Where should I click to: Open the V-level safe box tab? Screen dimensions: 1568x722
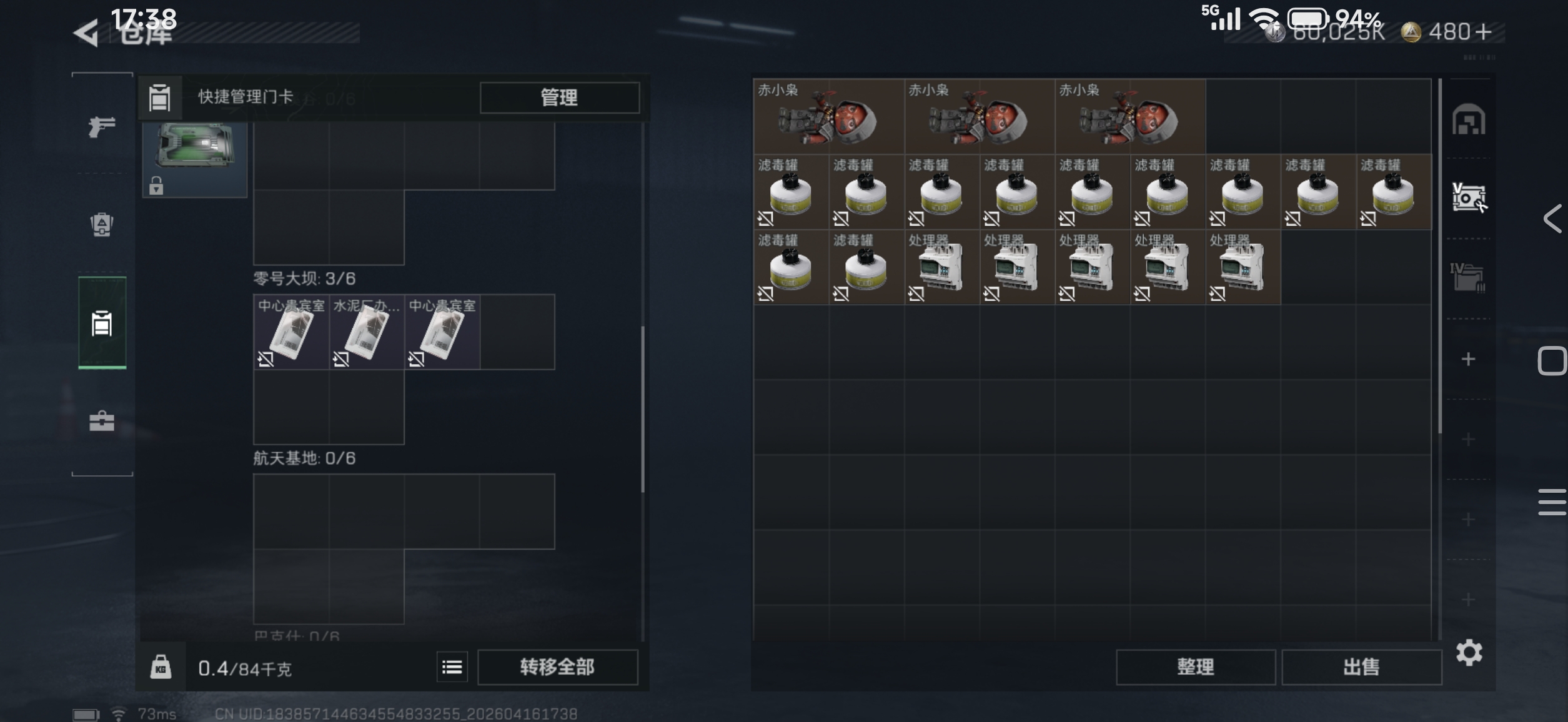click(1468, 199)
